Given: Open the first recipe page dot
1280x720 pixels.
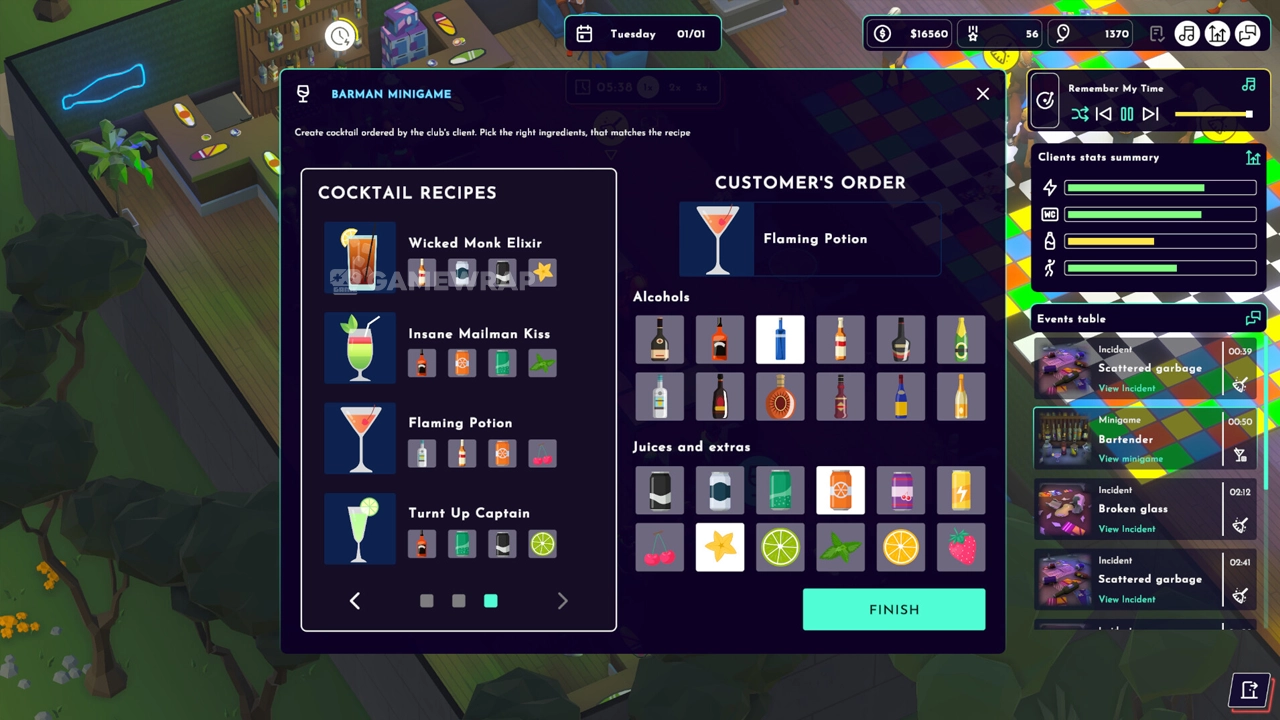Looking at the screenshot, I should click(x=427, y=601).
